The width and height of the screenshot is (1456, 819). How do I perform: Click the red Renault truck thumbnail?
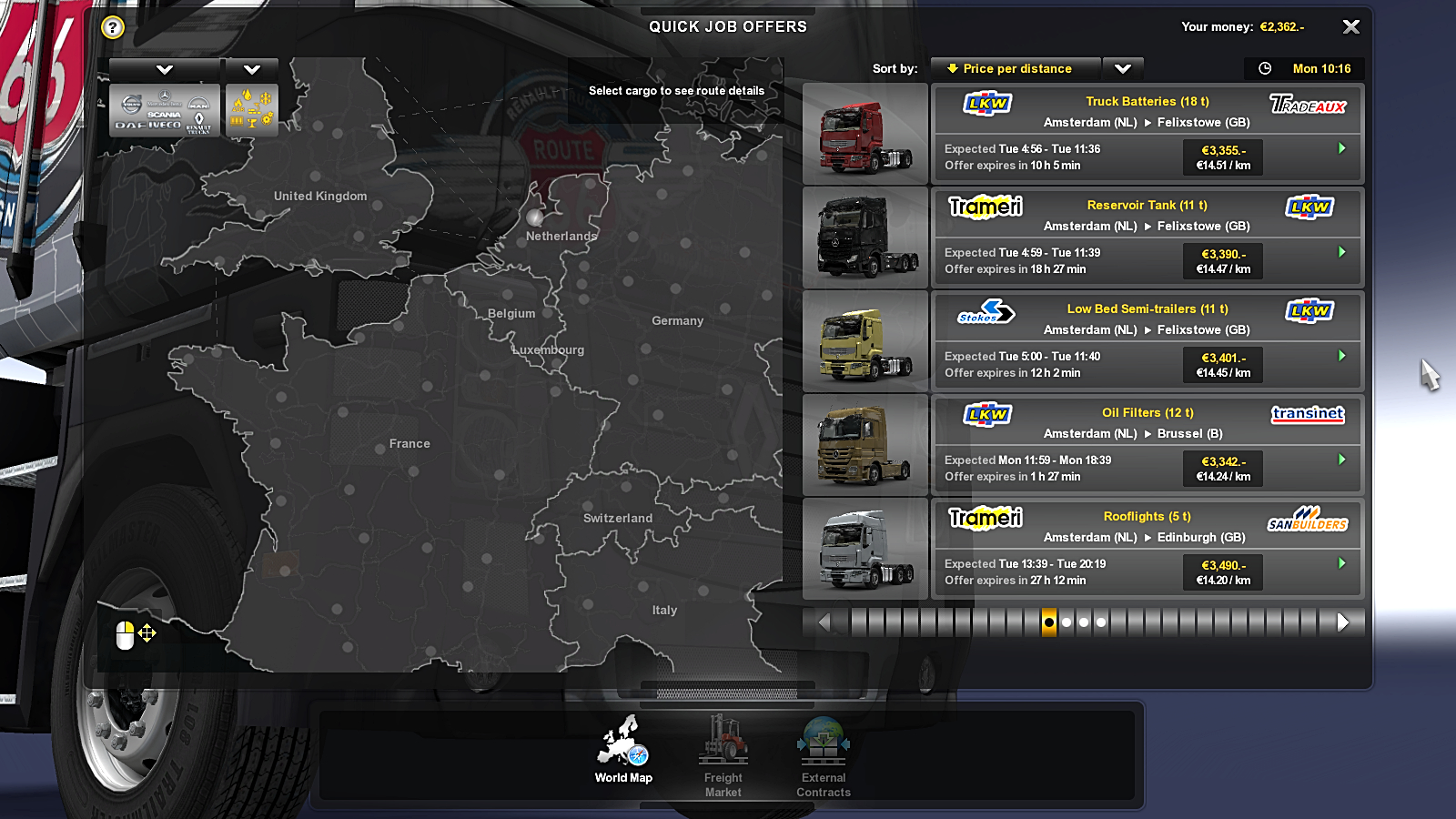pos(864,135)
